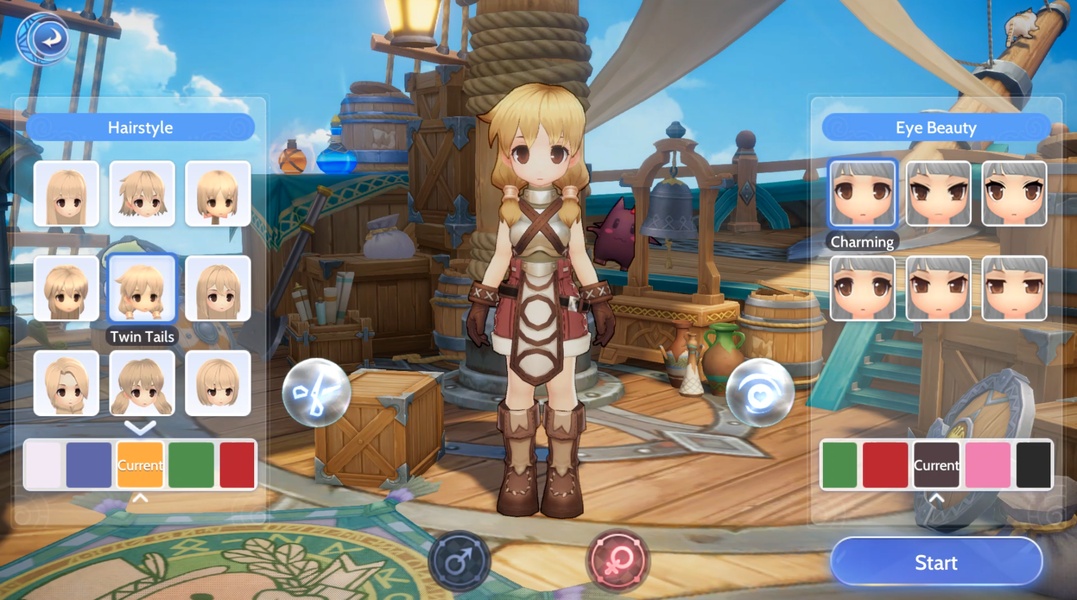Select the Twin Tails hairstyle thumbnail

pos(142,289)
